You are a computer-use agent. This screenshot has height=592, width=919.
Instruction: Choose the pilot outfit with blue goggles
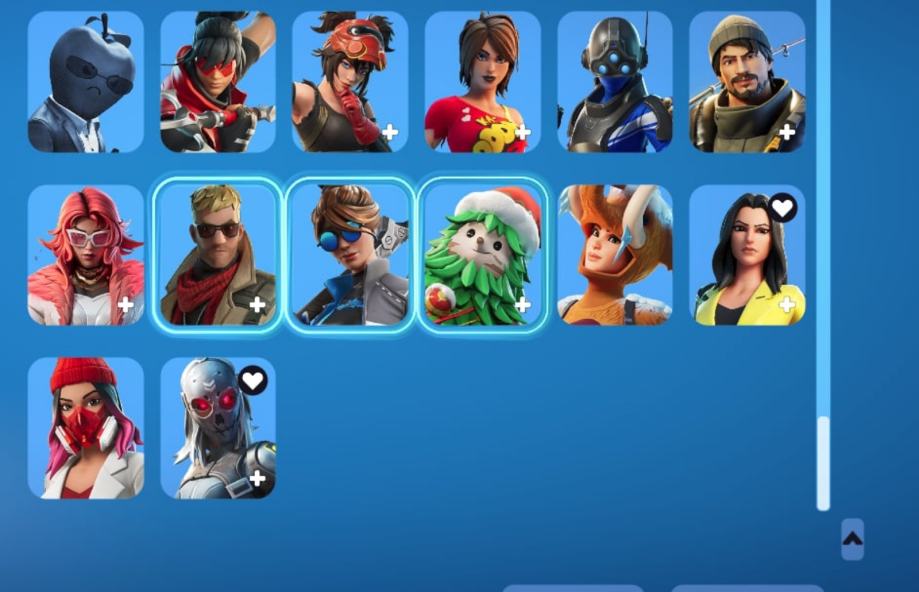(350, 255)
